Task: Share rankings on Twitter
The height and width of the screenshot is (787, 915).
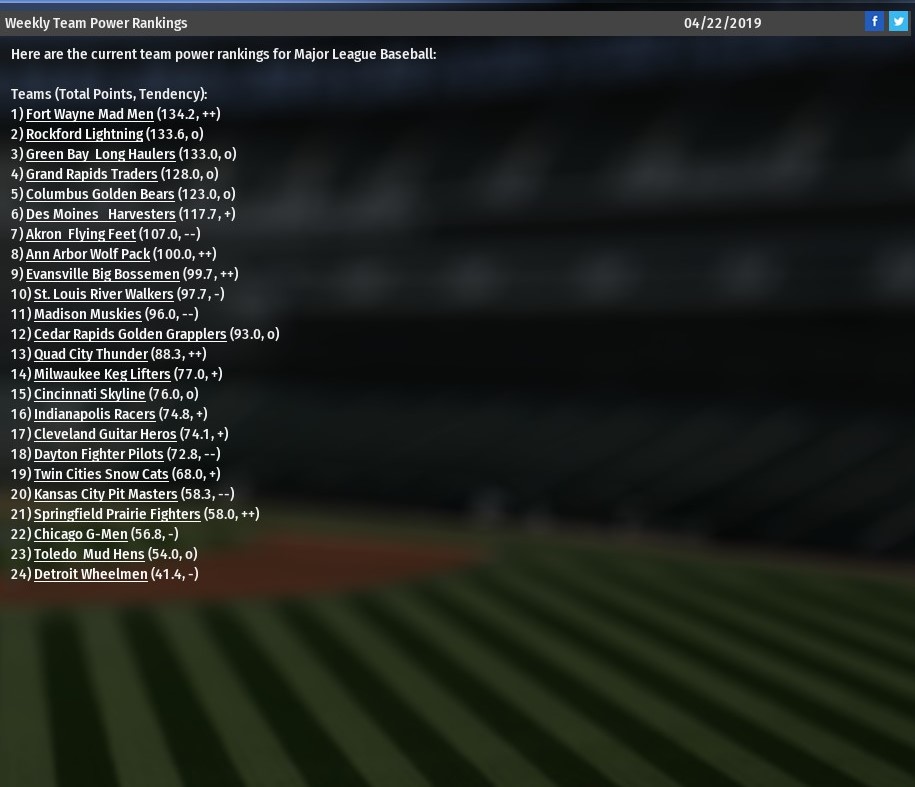Action: pos(898,21)
